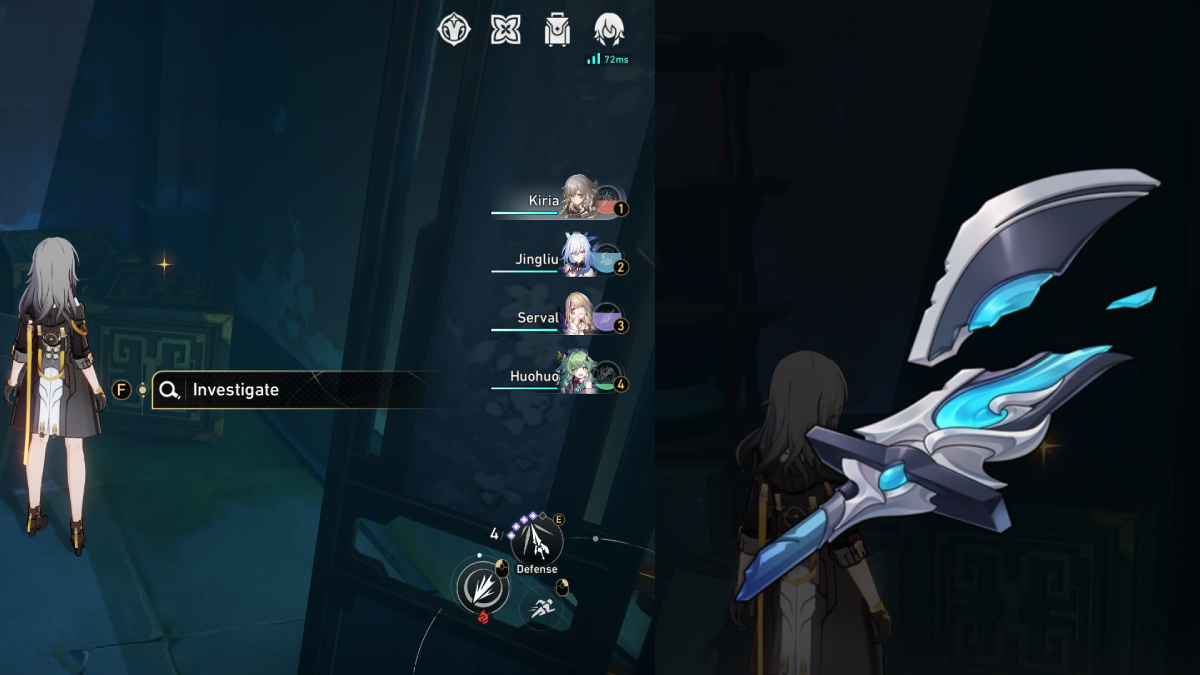Open the round emblem menu icon

coord(454,29)
